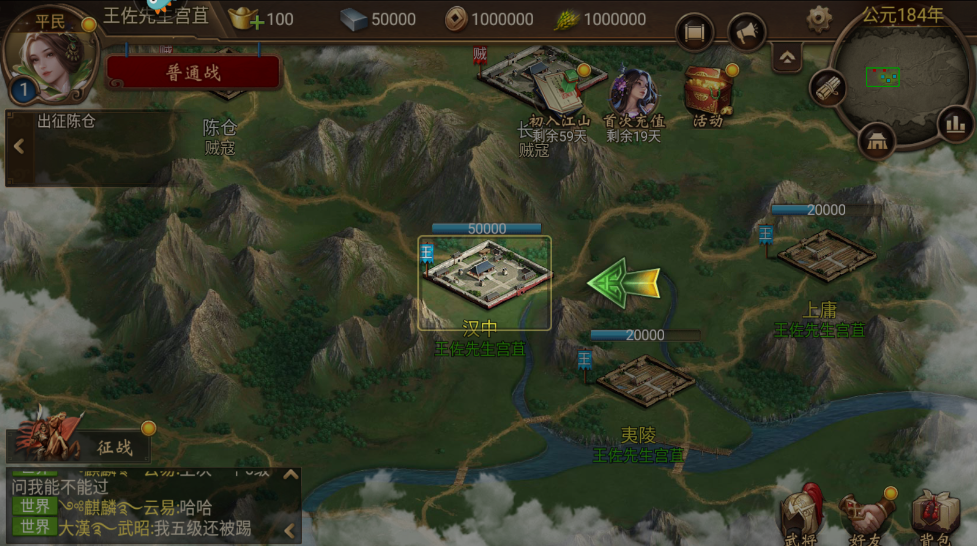Viewport: 977px width, 546px height.
Task: Tap the 普通战 red banner button
Action: pos(193,72)
